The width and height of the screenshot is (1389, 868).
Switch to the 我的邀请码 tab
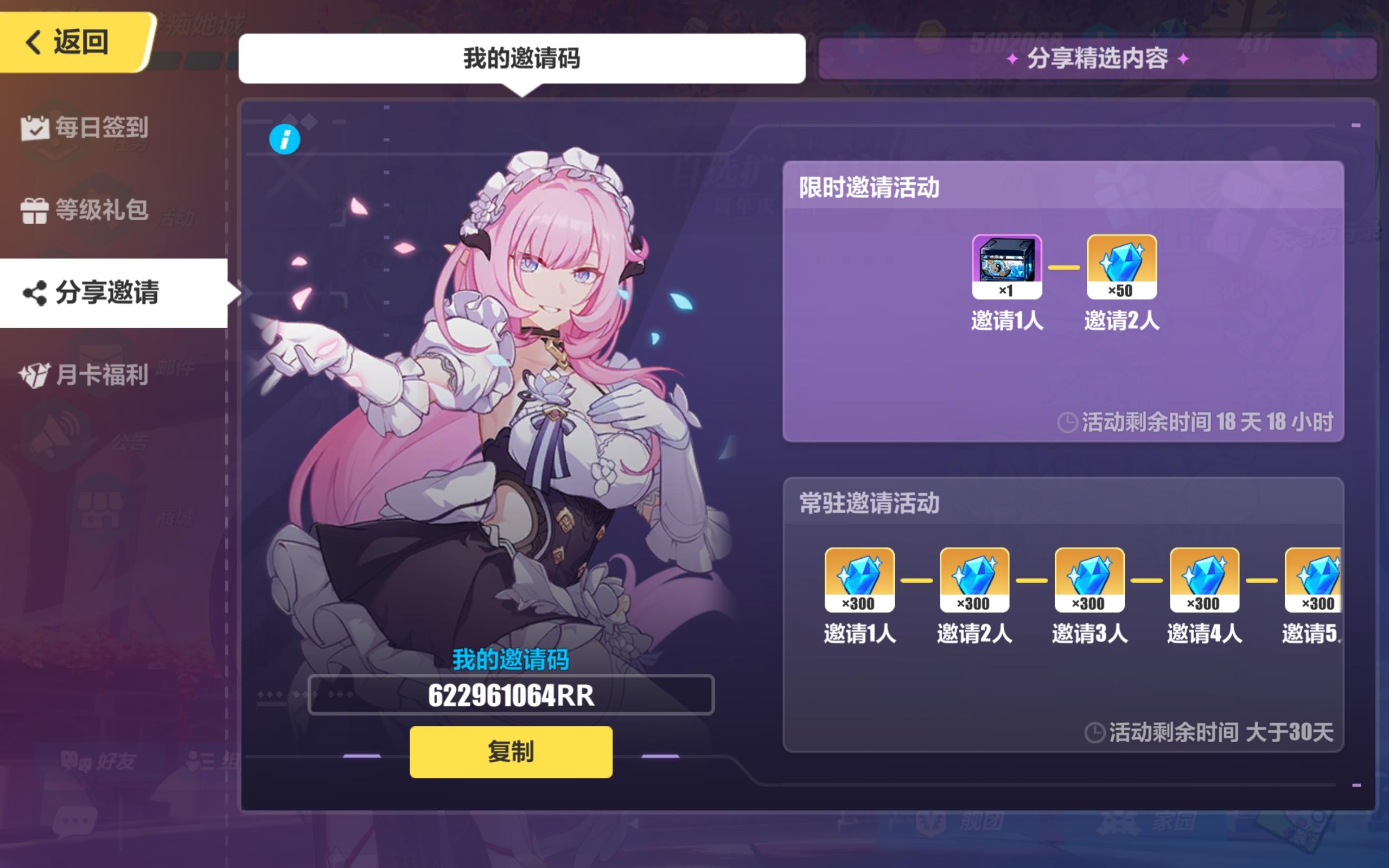coord(524,58)
